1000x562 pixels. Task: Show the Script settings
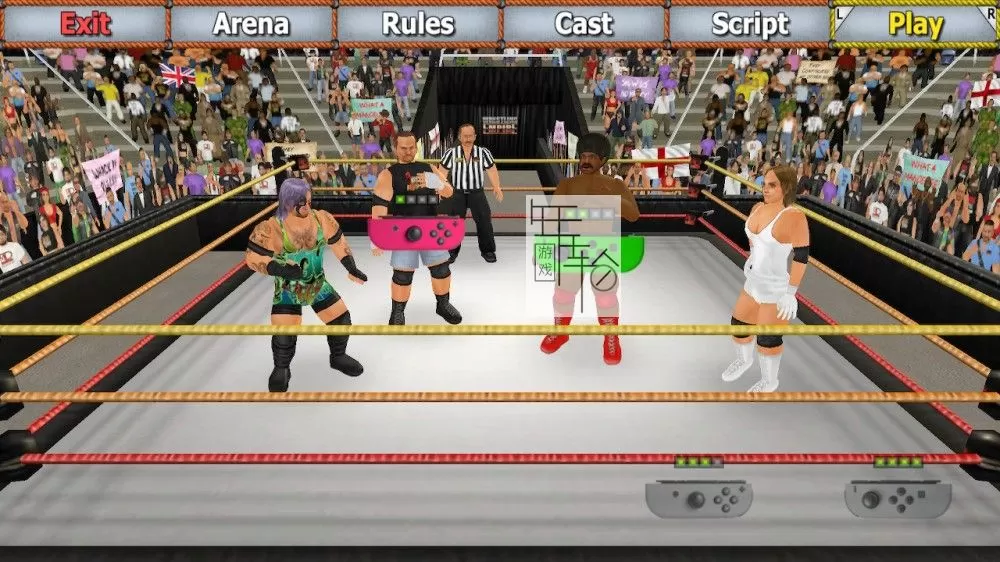(749, 24)
